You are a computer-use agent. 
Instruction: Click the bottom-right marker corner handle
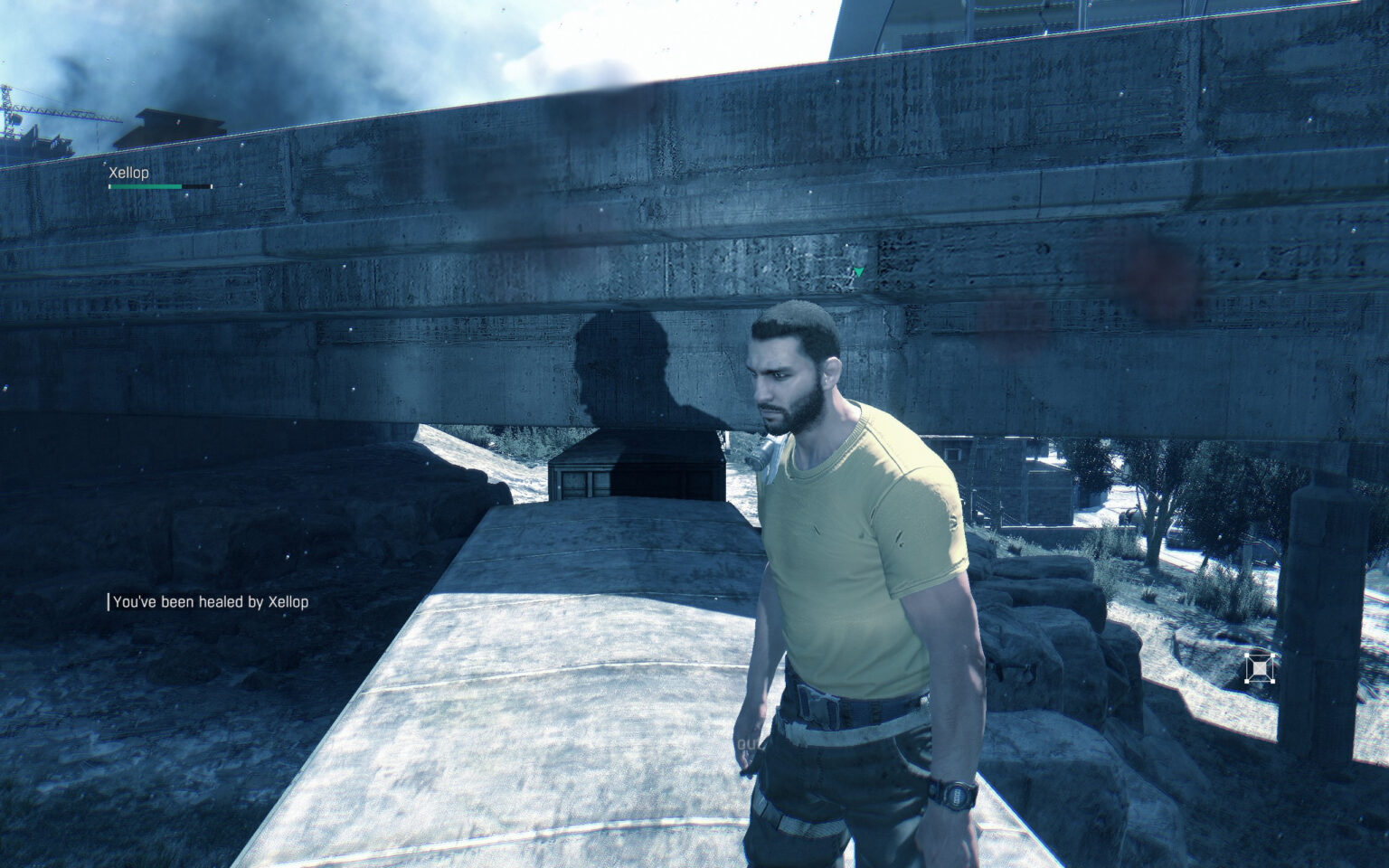(x=1273, y=681)
